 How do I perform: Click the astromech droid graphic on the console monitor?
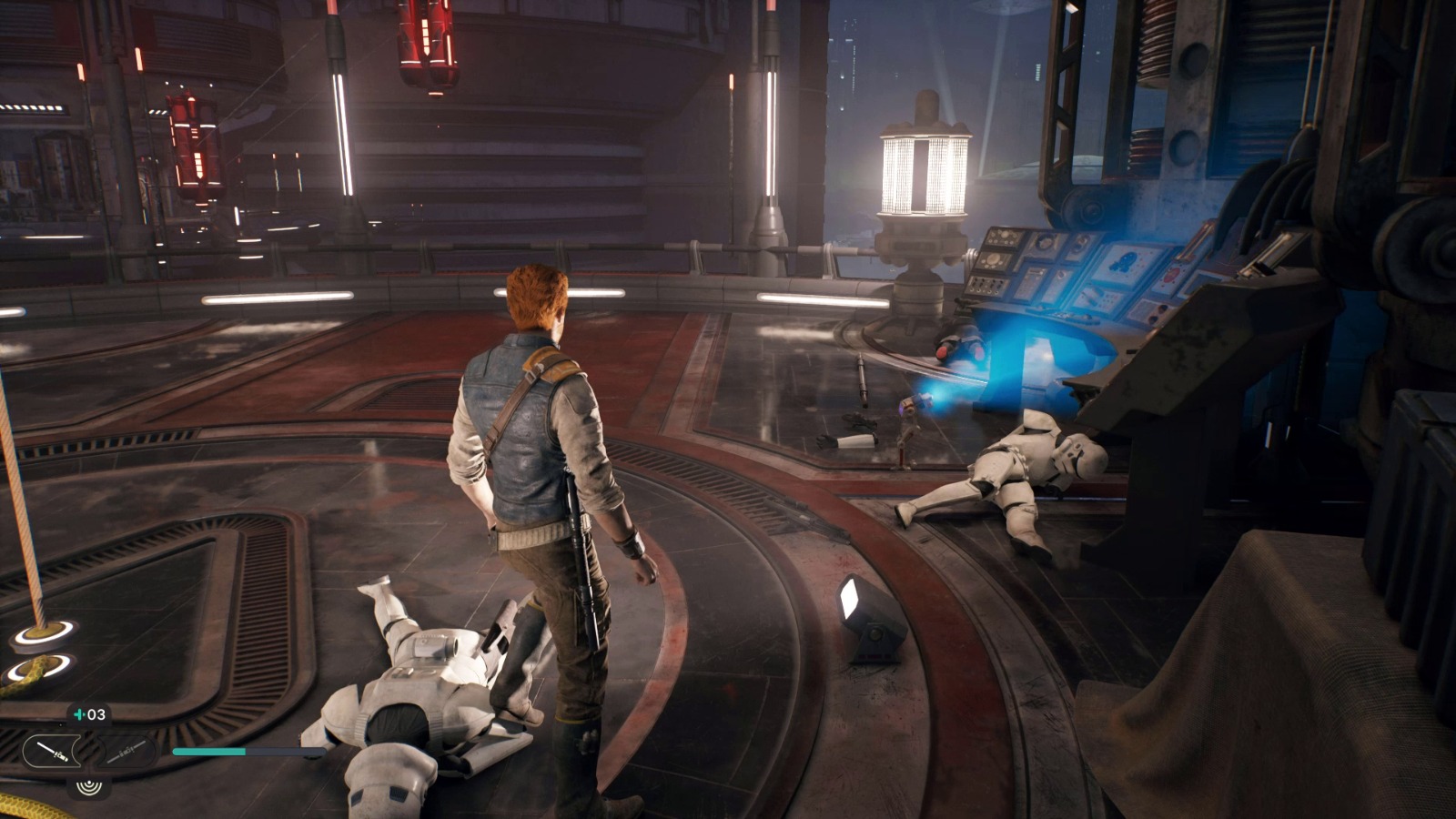point(1125,261)
